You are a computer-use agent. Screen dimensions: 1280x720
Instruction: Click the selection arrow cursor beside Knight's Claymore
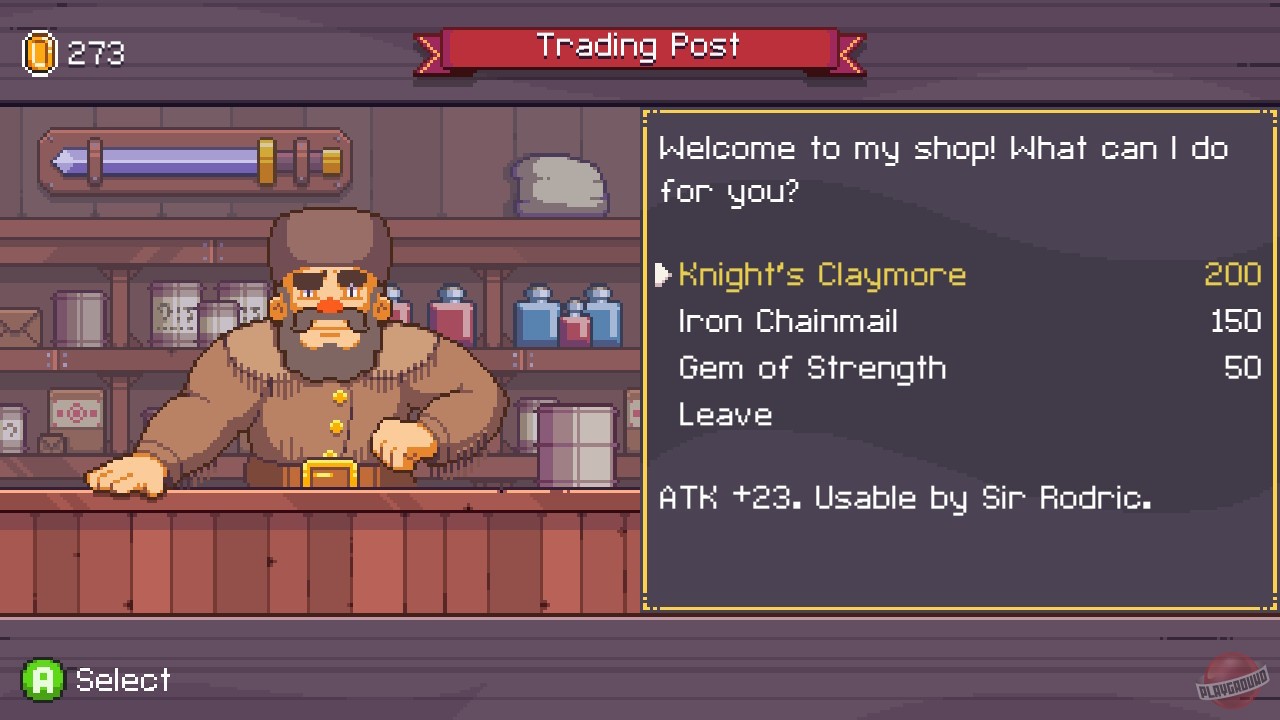click(x=665, y=274)
